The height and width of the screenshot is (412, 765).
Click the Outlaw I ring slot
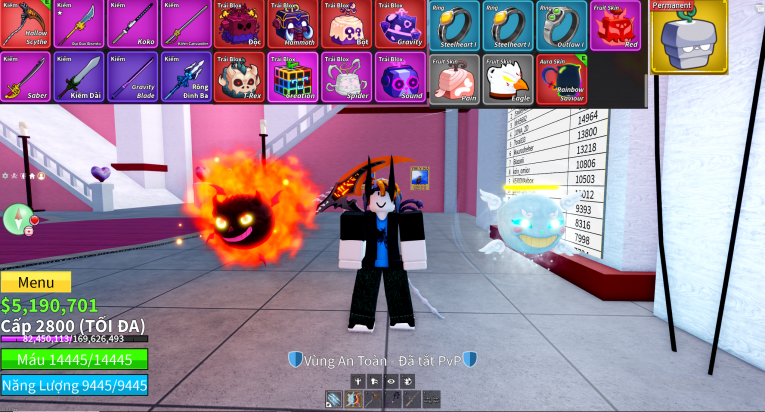[562, 26]
